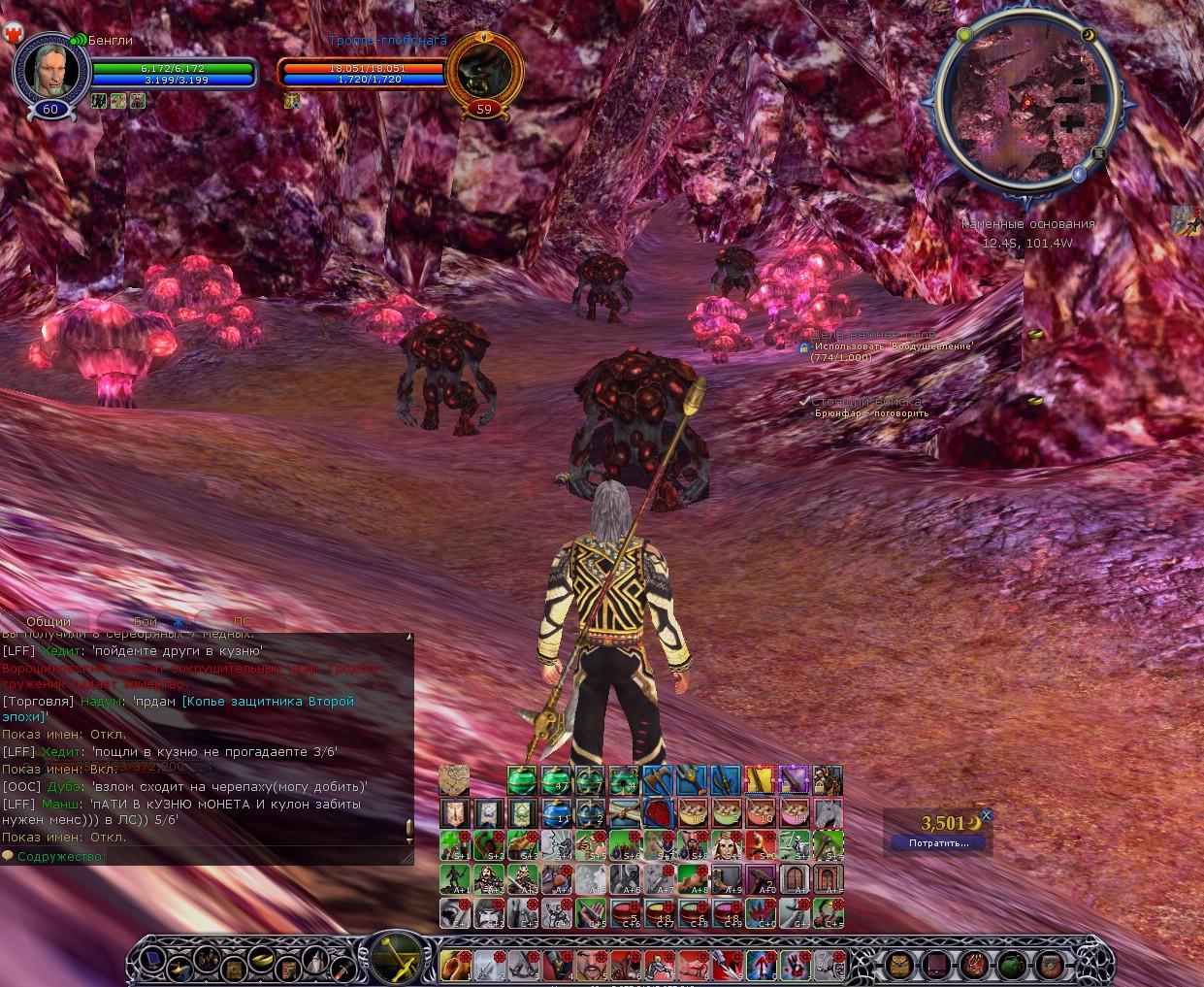Viewport: 1204px width, 987px height.
Task: Click the large golden sword-and-staff emblem button
Action: point(397,958)
